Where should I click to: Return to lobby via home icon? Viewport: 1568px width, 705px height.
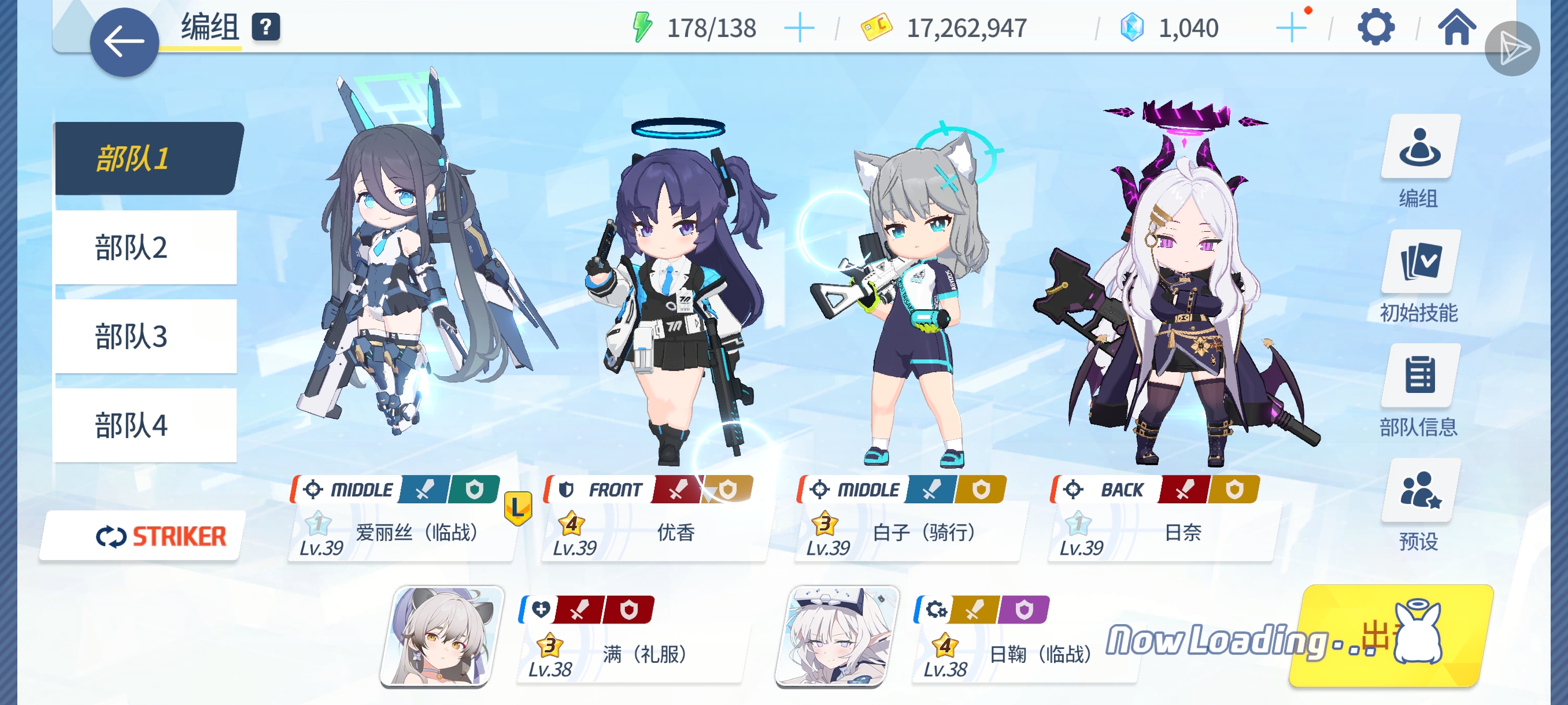pyautogui.click(x=1458, y=27)
